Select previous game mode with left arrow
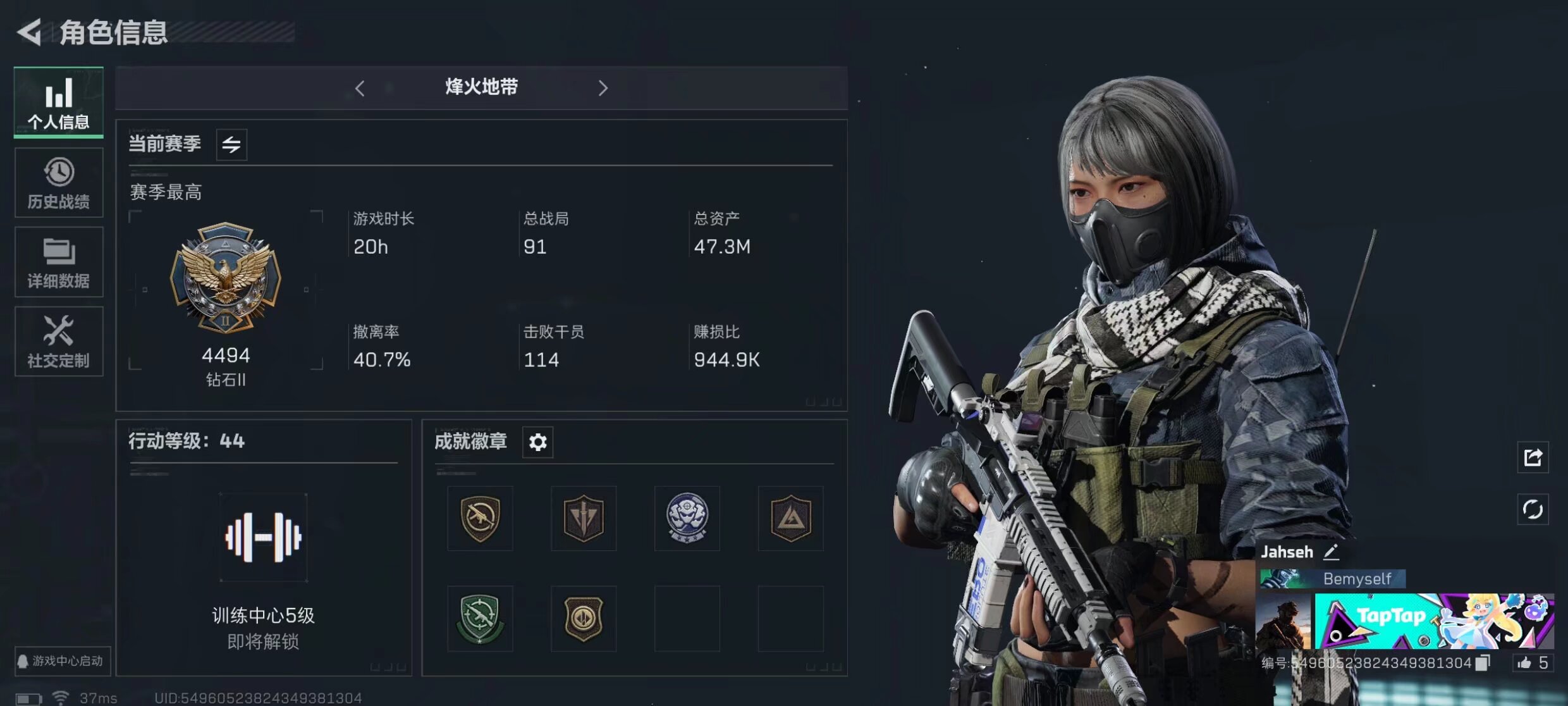 [x=360, y=88]
